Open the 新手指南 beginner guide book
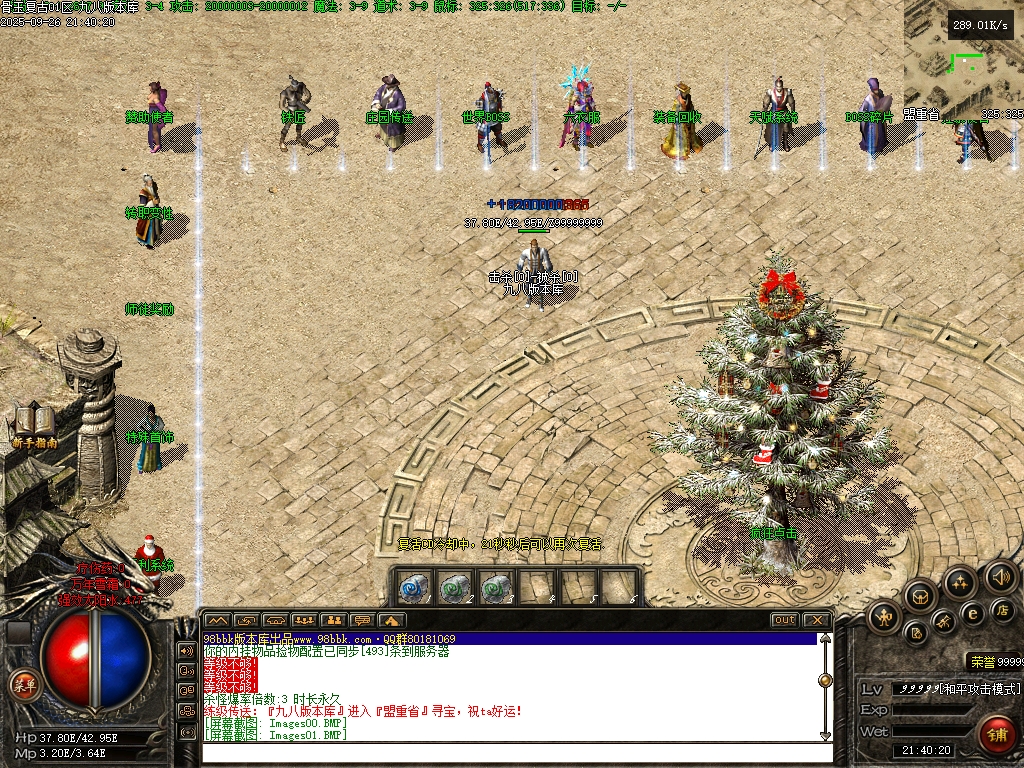This screenshot has height=768, width=1024. click(33, 422)
